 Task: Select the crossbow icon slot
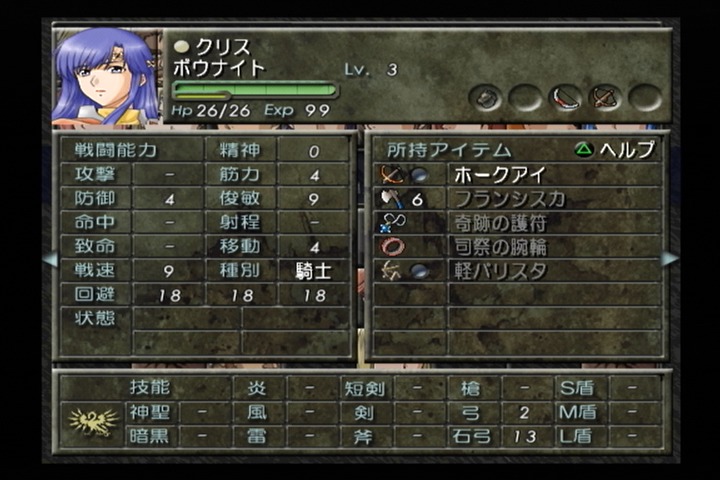[x=606, y=97]
